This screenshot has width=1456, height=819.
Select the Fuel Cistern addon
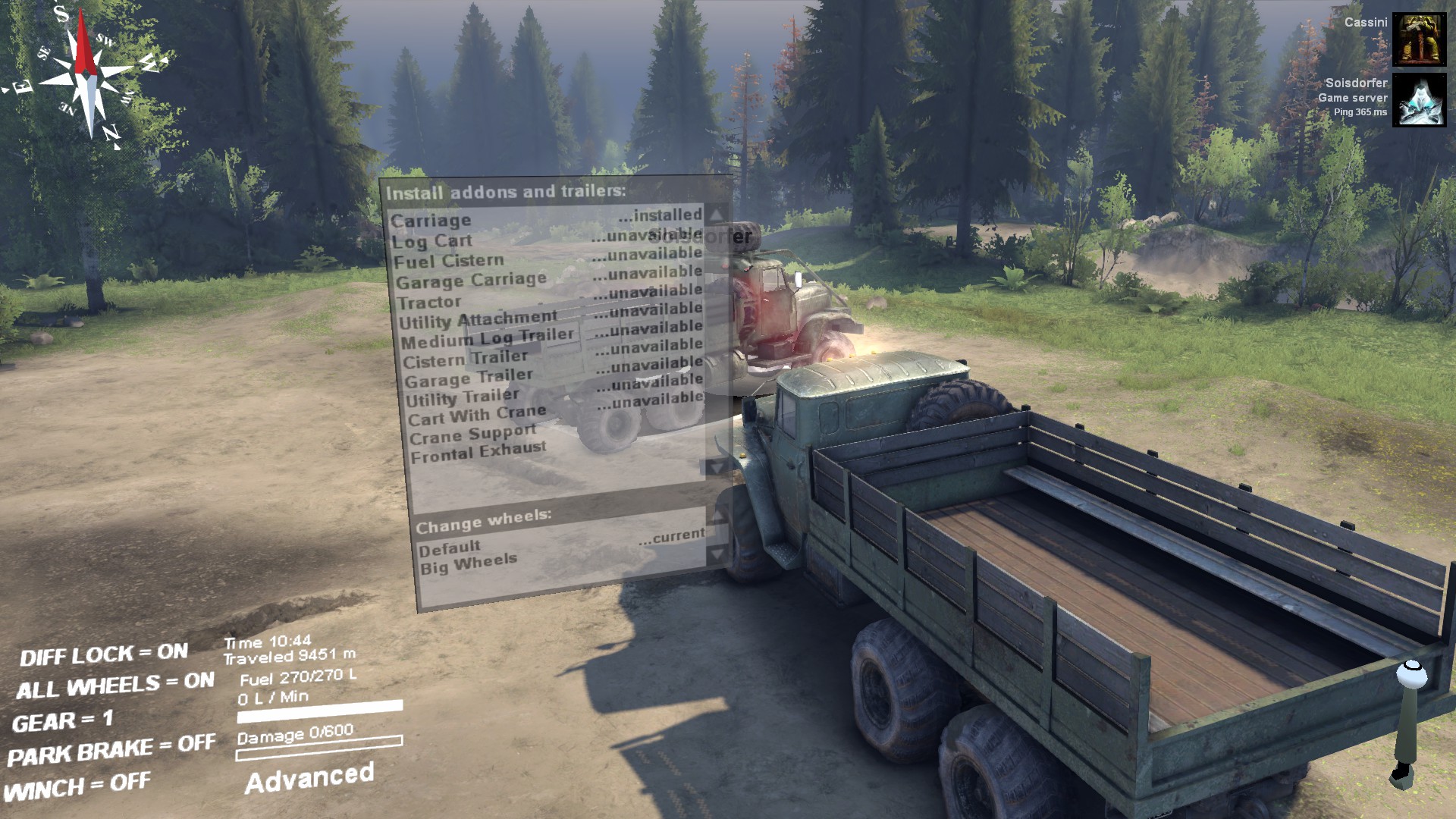click(448, 262)
